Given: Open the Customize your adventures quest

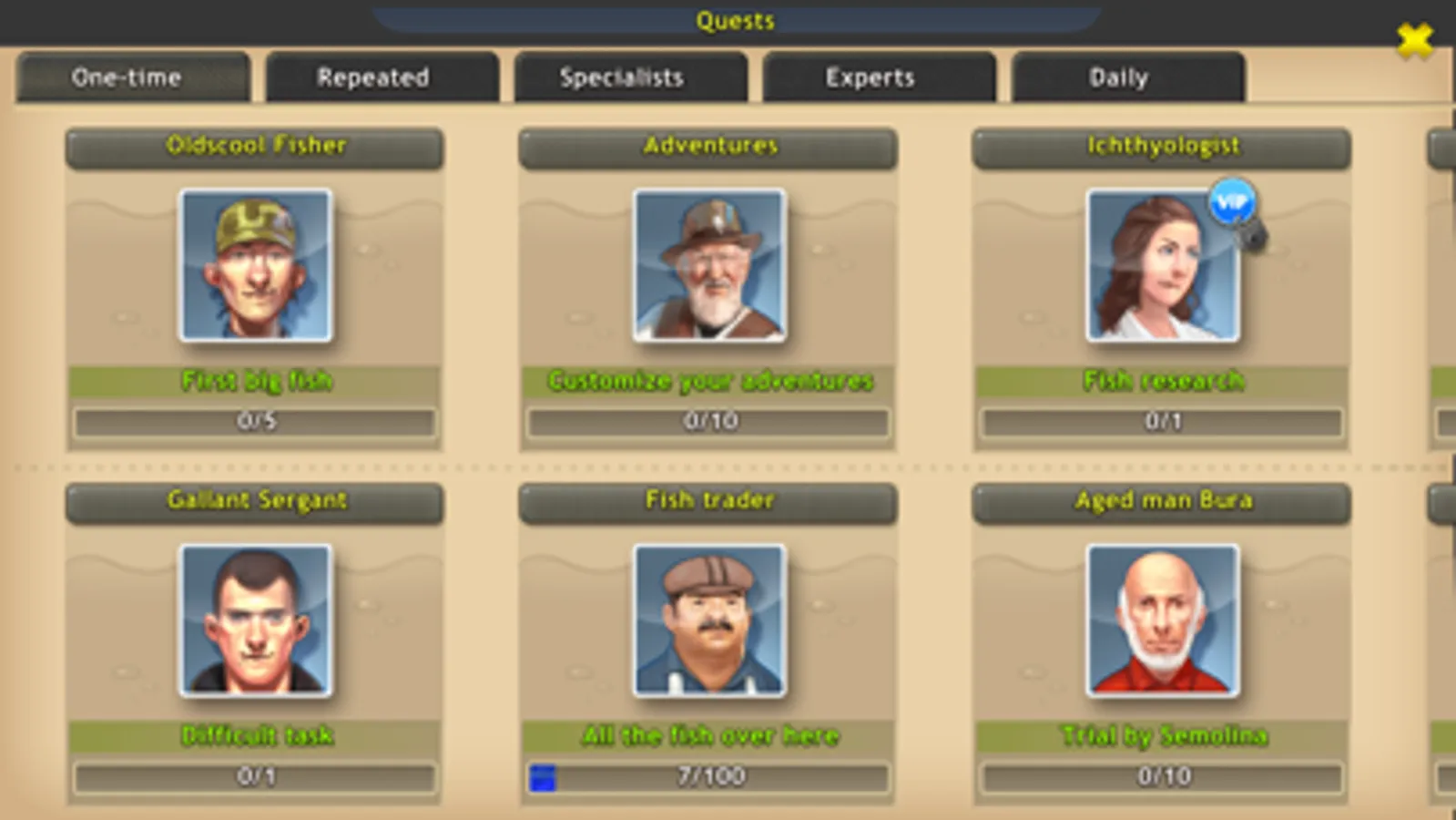Looking at the screenshot, I should [709, 381].
